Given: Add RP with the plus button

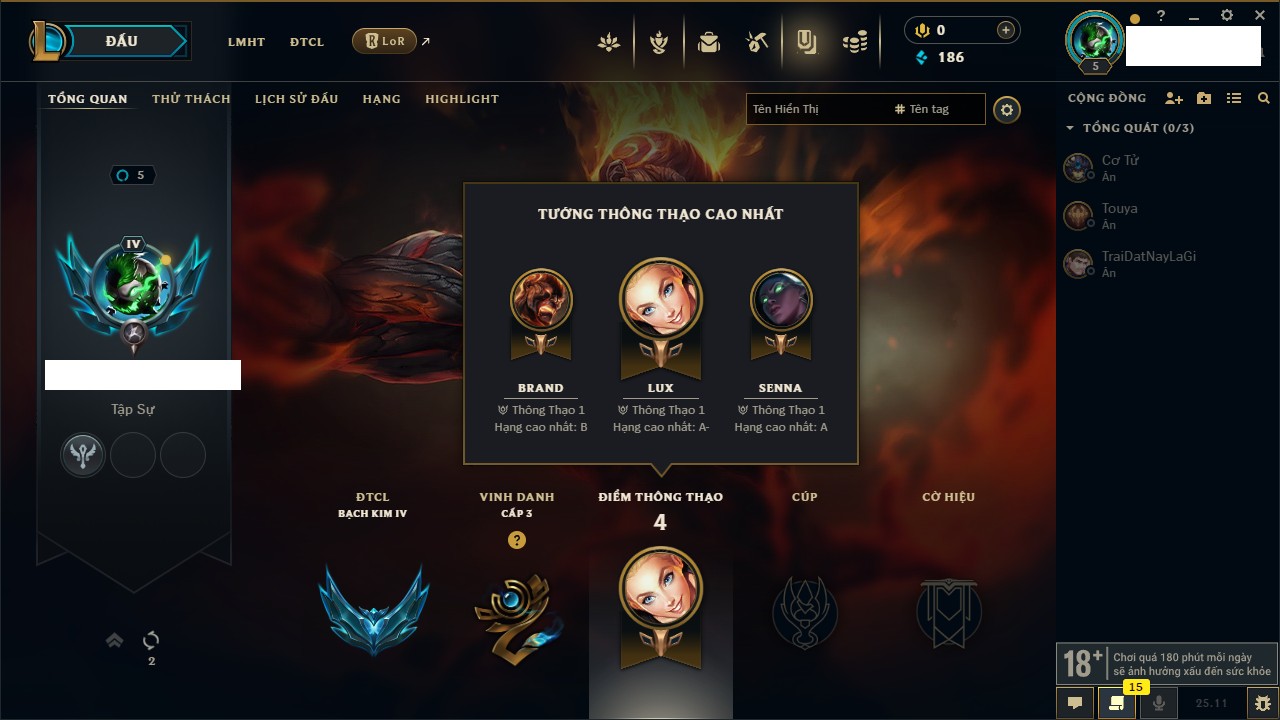Looking at the screenshot, I should (x=1006, y=30).
